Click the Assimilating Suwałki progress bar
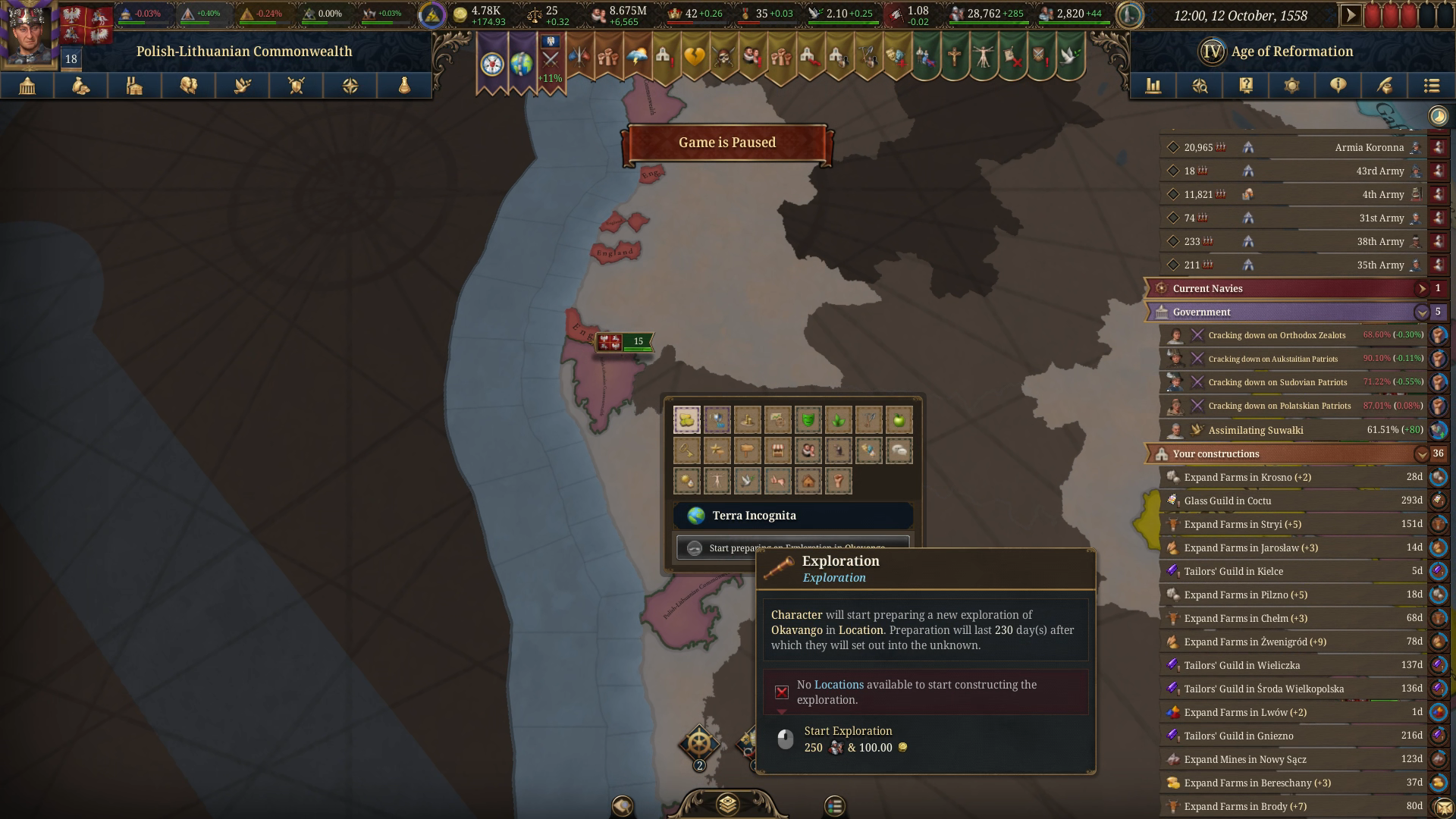The width and height of the screenshot is (1456, 819). [1289, 430]
